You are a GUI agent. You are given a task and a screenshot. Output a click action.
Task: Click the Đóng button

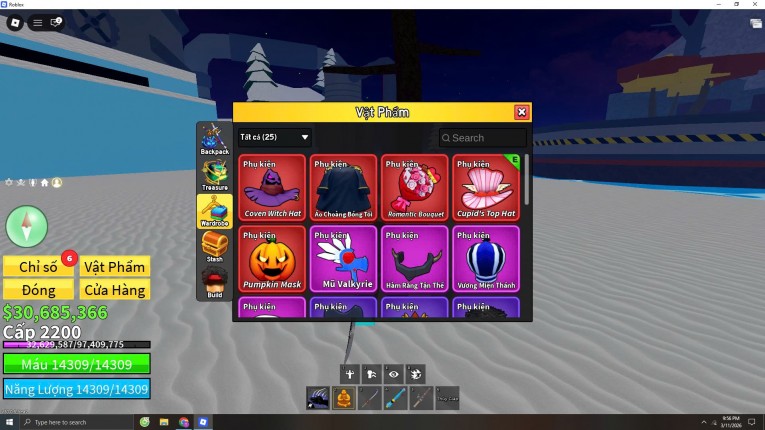[39, 290]
